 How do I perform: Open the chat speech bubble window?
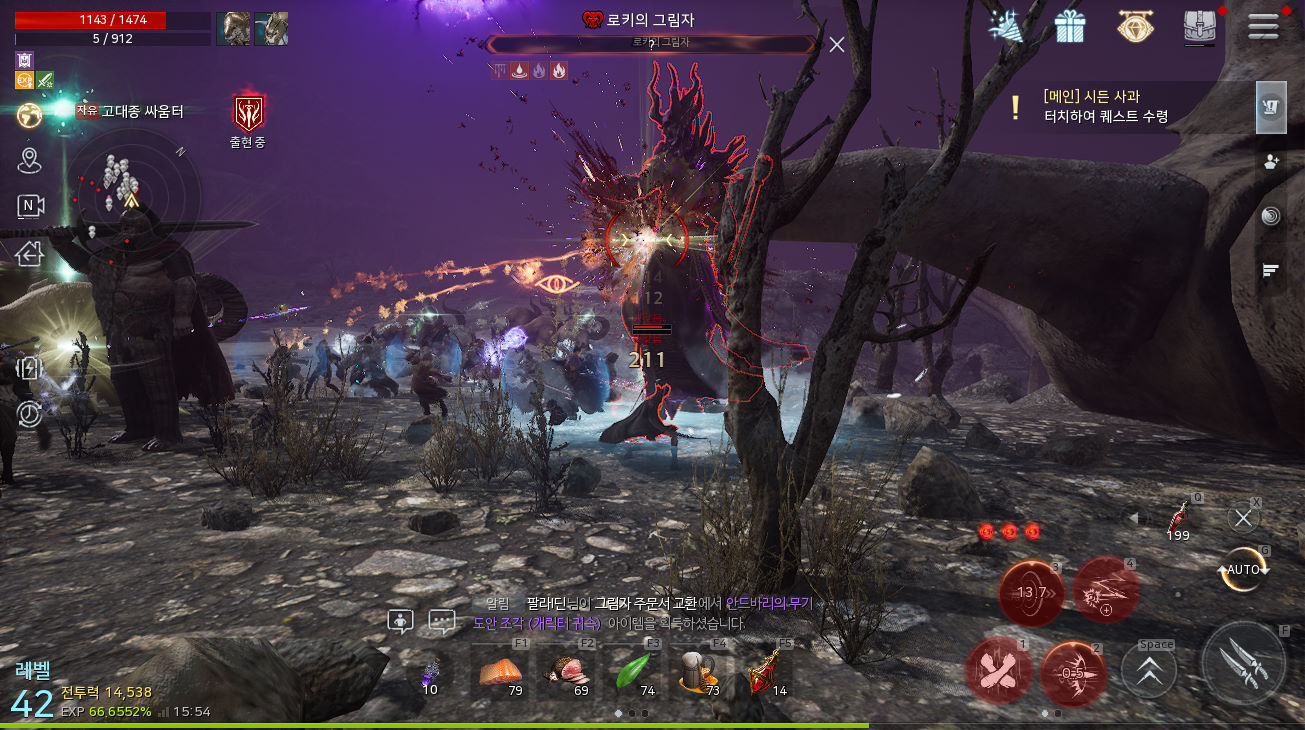click(442, 621)
